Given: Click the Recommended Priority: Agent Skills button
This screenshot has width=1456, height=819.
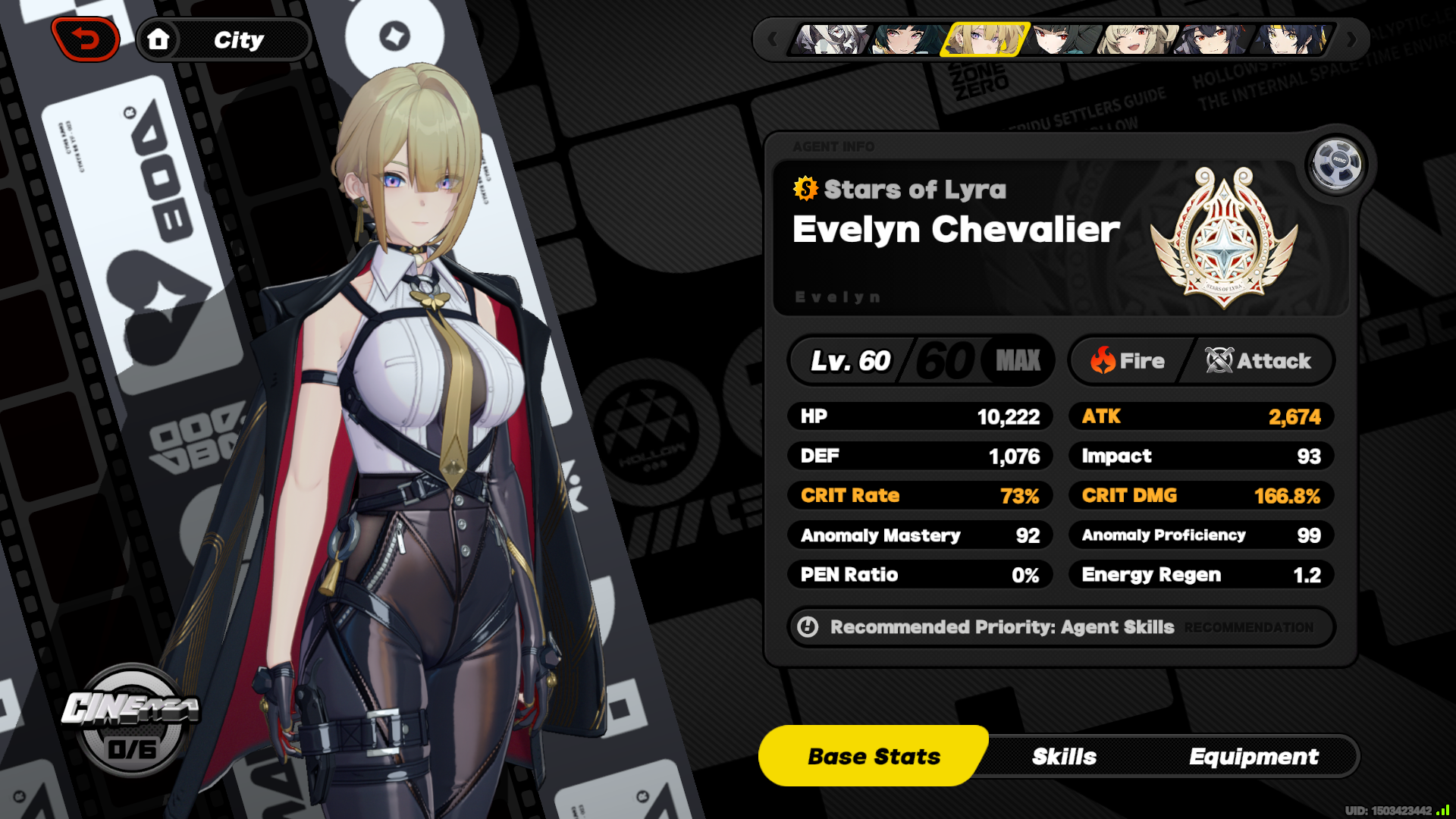Looking at the screenshot, I should coord(1001,627).
